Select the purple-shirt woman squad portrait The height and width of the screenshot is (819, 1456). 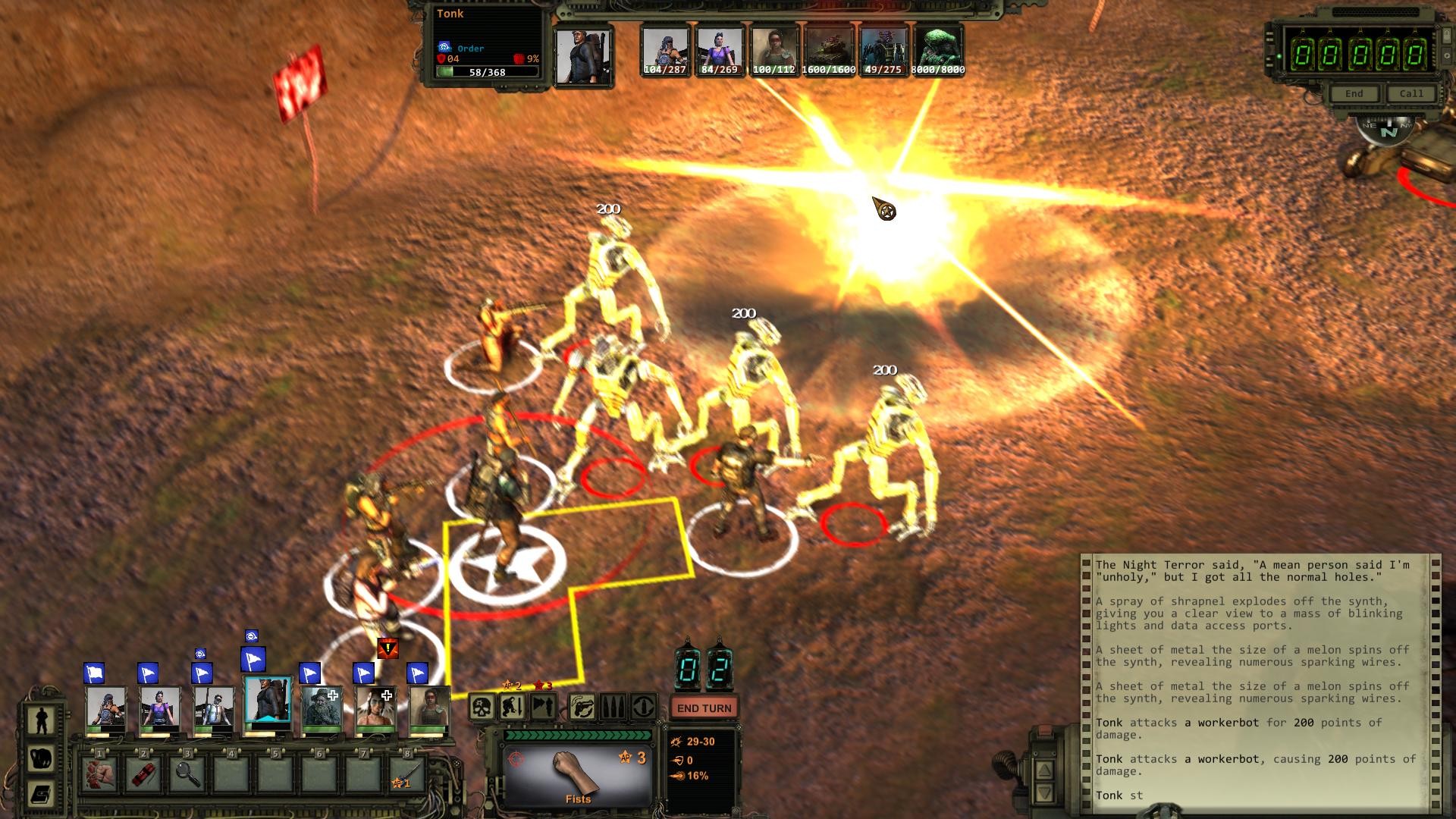click(x=159, y=711)
